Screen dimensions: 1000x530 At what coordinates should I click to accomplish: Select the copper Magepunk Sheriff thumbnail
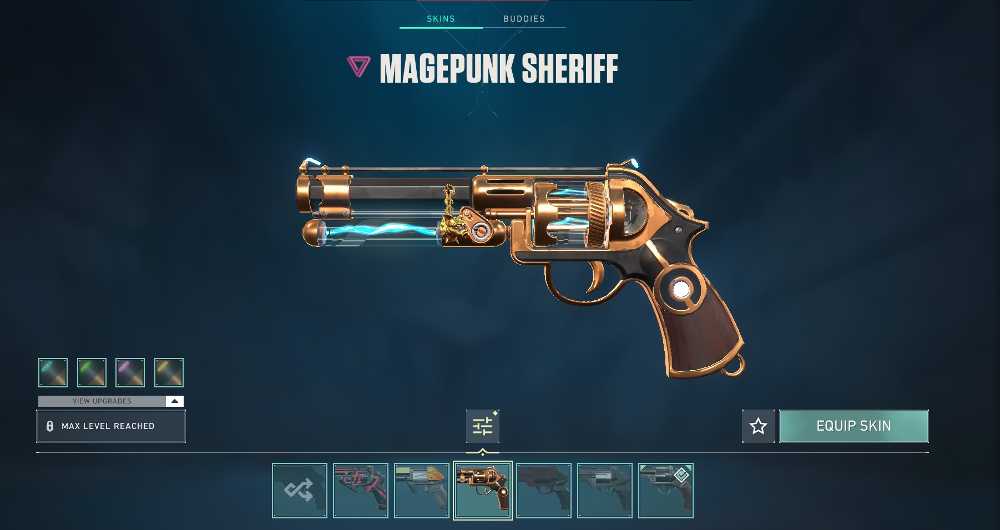coord(483,490)
